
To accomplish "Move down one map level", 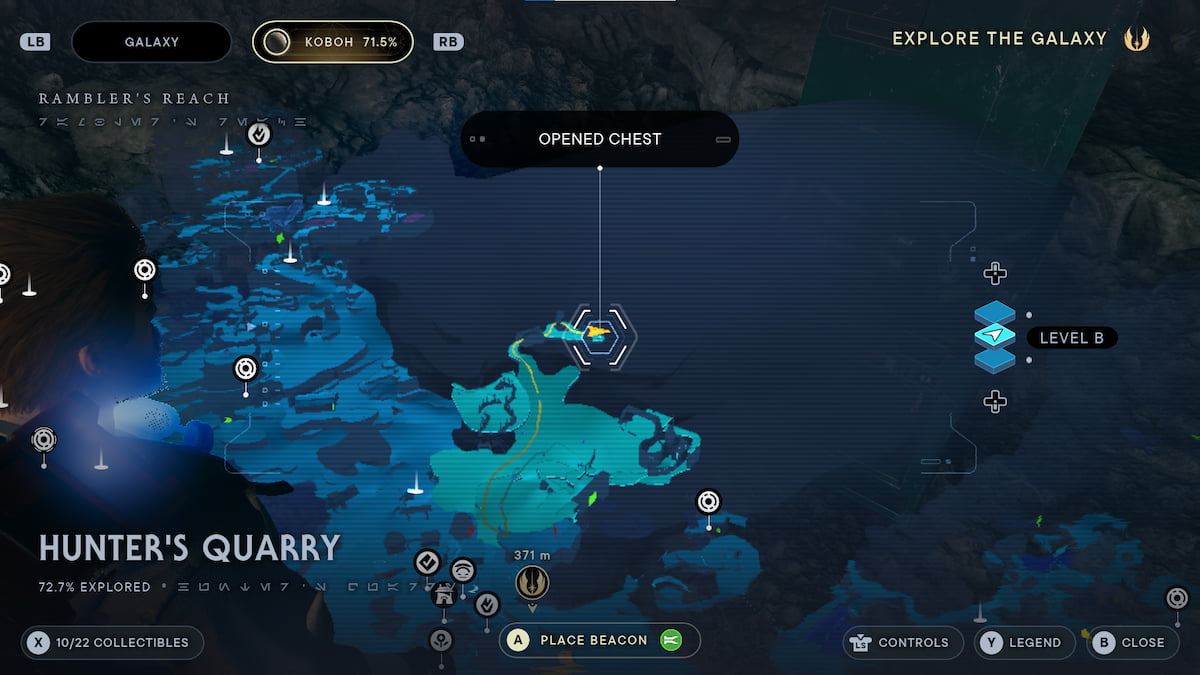I will (x=994, y=402).
